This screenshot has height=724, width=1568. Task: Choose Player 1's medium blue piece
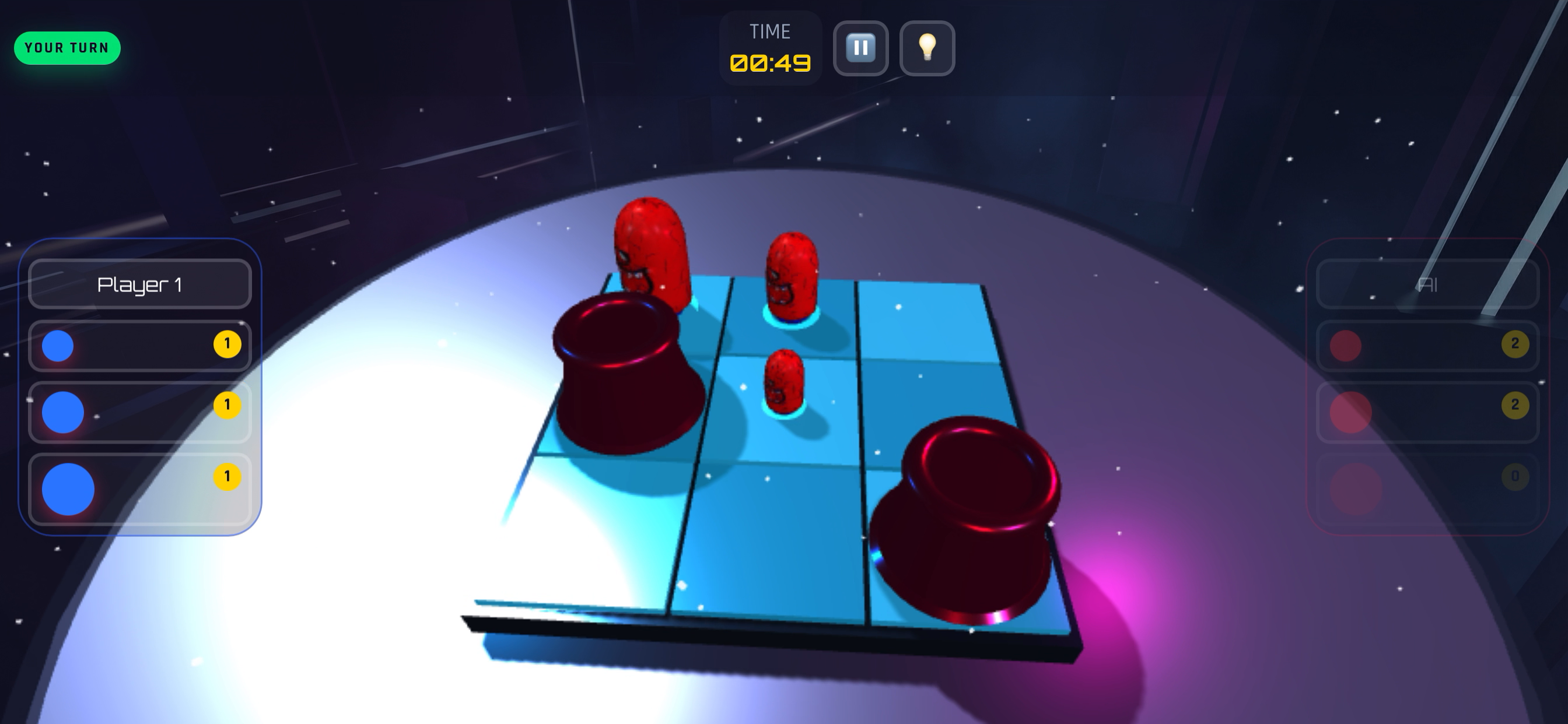point(62,412)
